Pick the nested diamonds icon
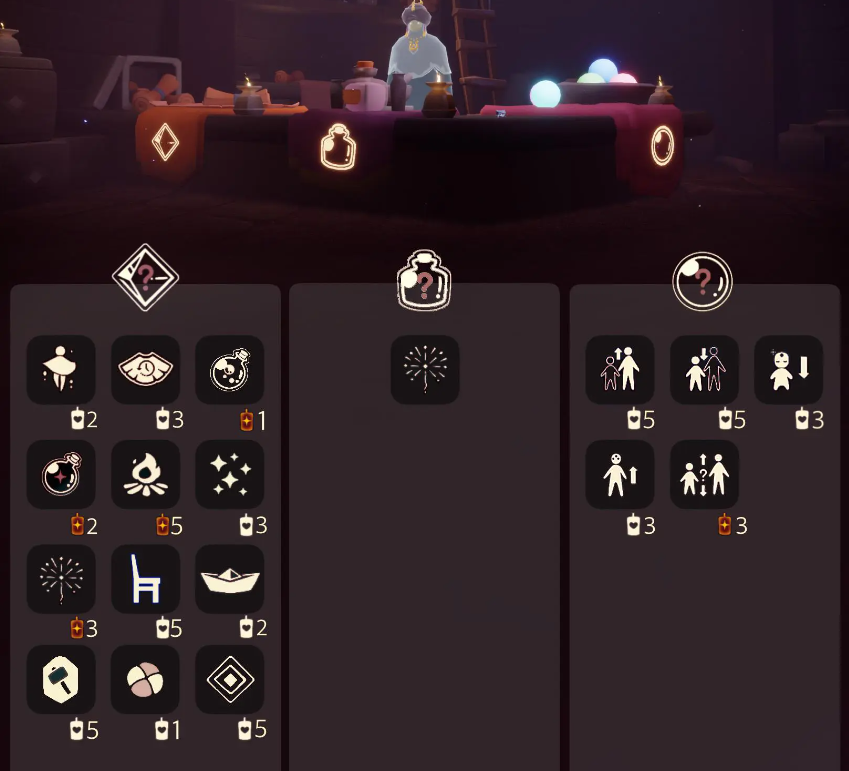The height and width of the screenshot is (771, 849). tap(229, 680)
